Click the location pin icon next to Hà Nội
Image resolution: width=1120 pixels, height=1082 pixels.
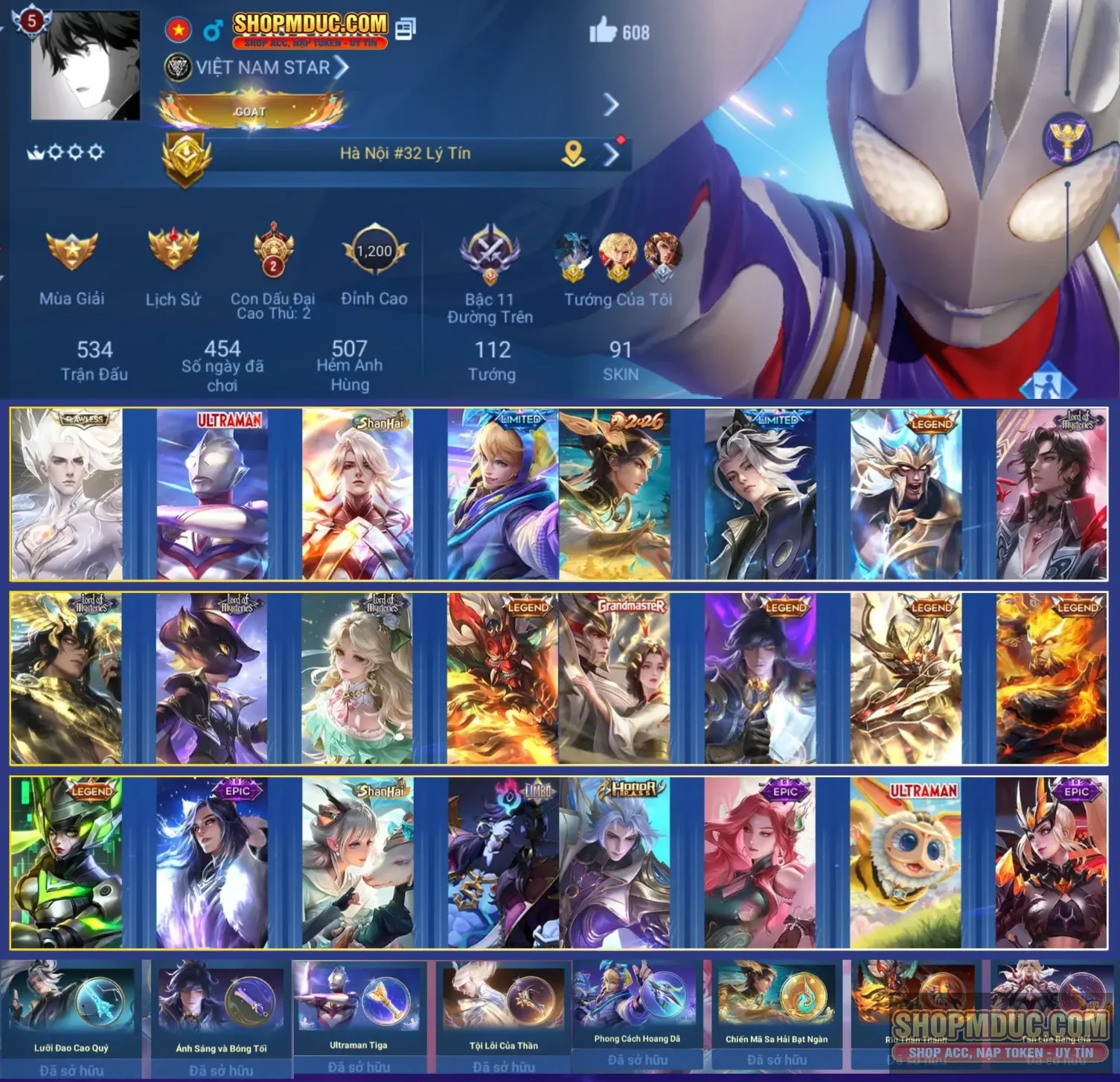click(572, 152)
